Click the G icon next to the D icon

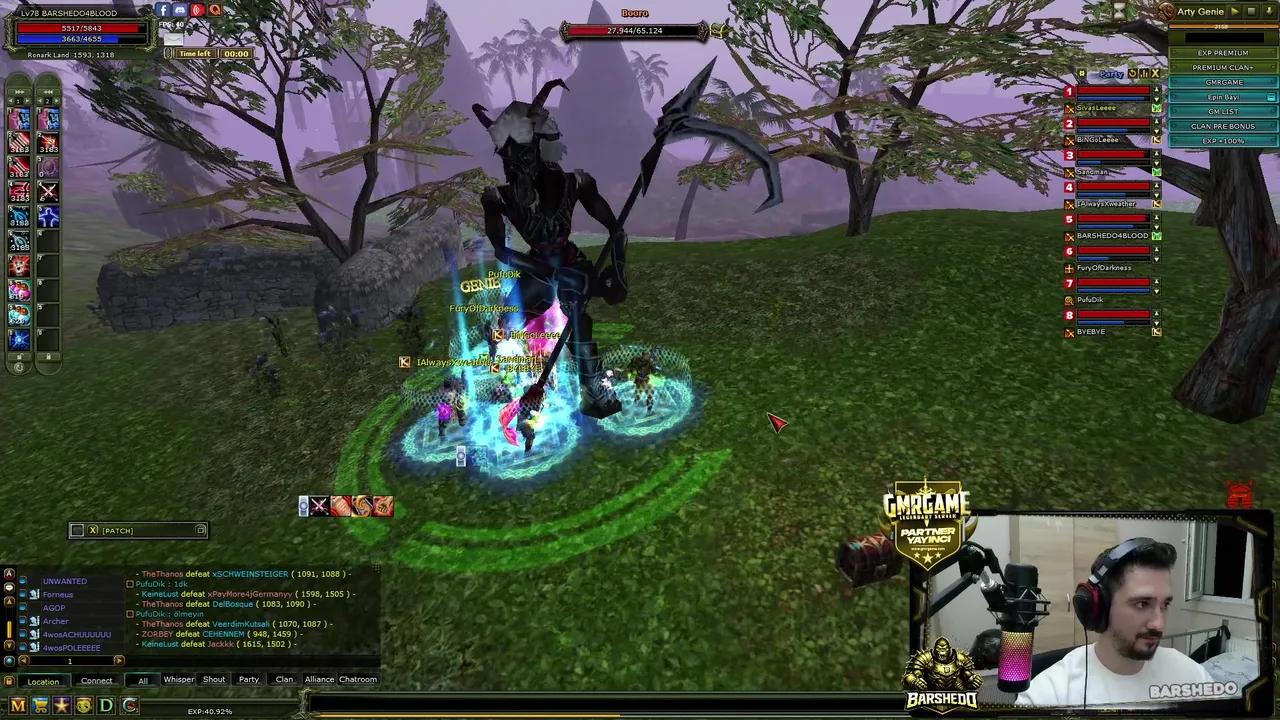tap(129, 705)
